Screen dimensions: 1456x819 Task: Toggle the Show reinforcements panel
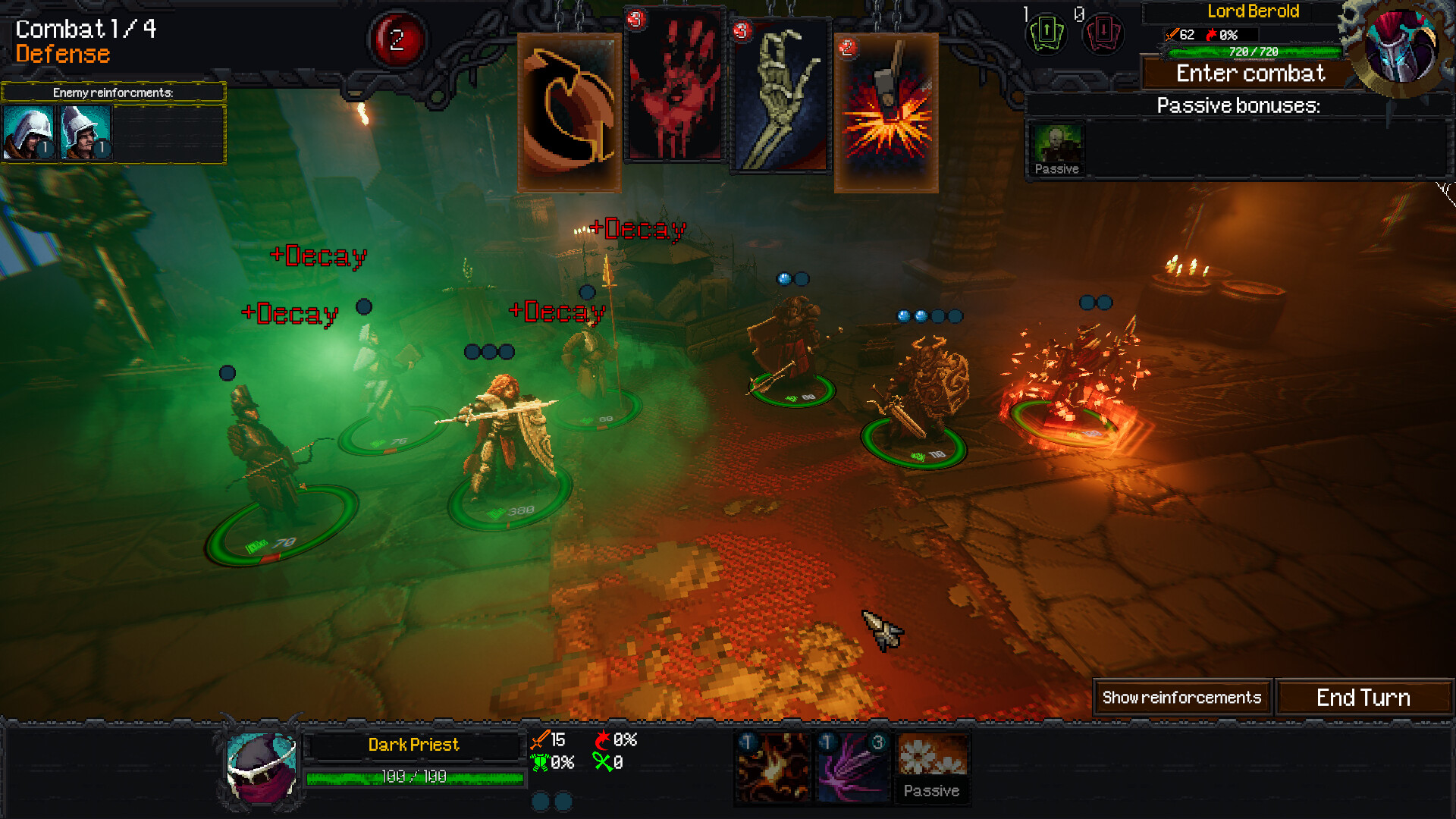click(x=1181, y=697)
